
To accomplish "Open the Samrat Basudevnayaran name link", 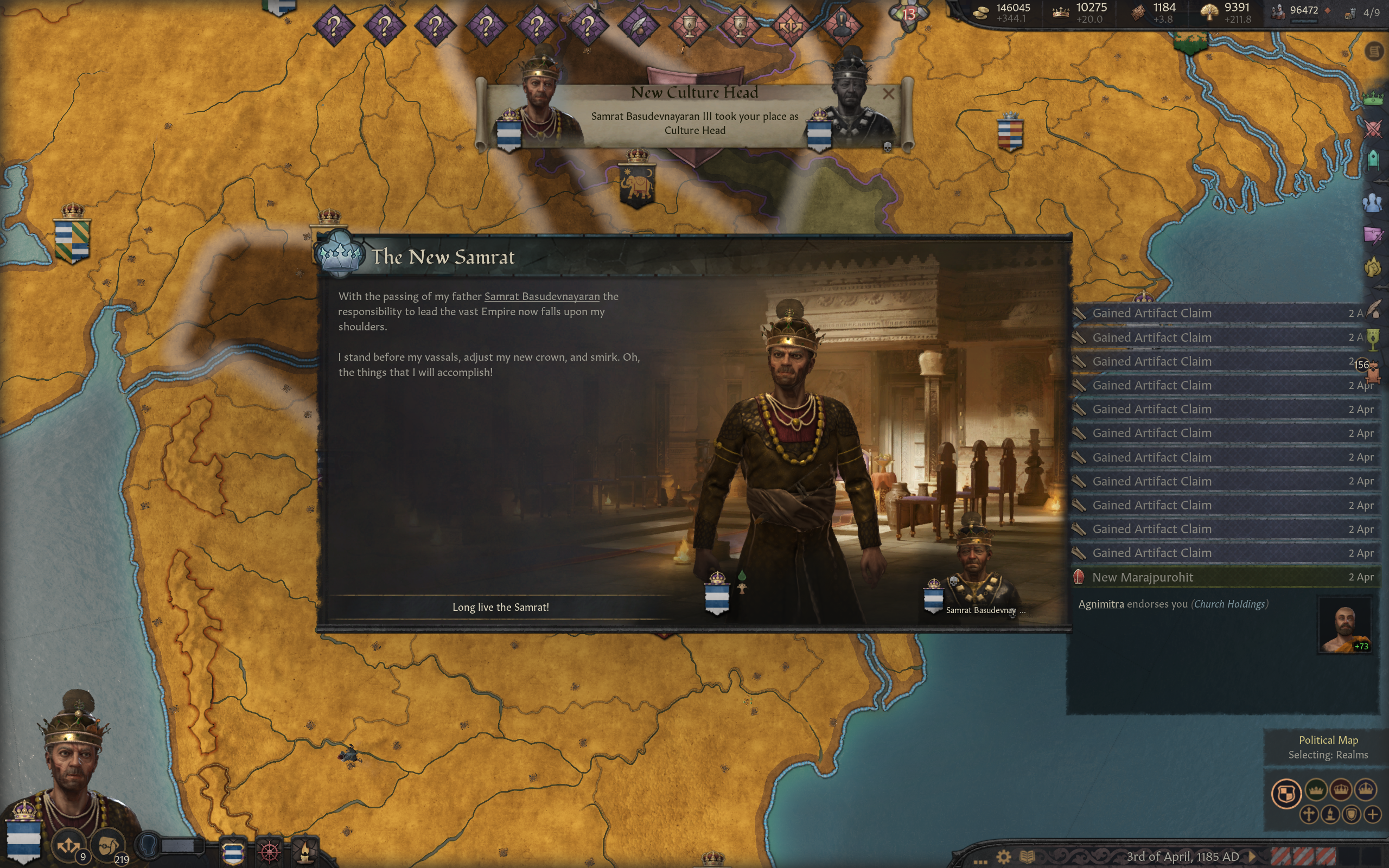I will (x=541, y=296).
